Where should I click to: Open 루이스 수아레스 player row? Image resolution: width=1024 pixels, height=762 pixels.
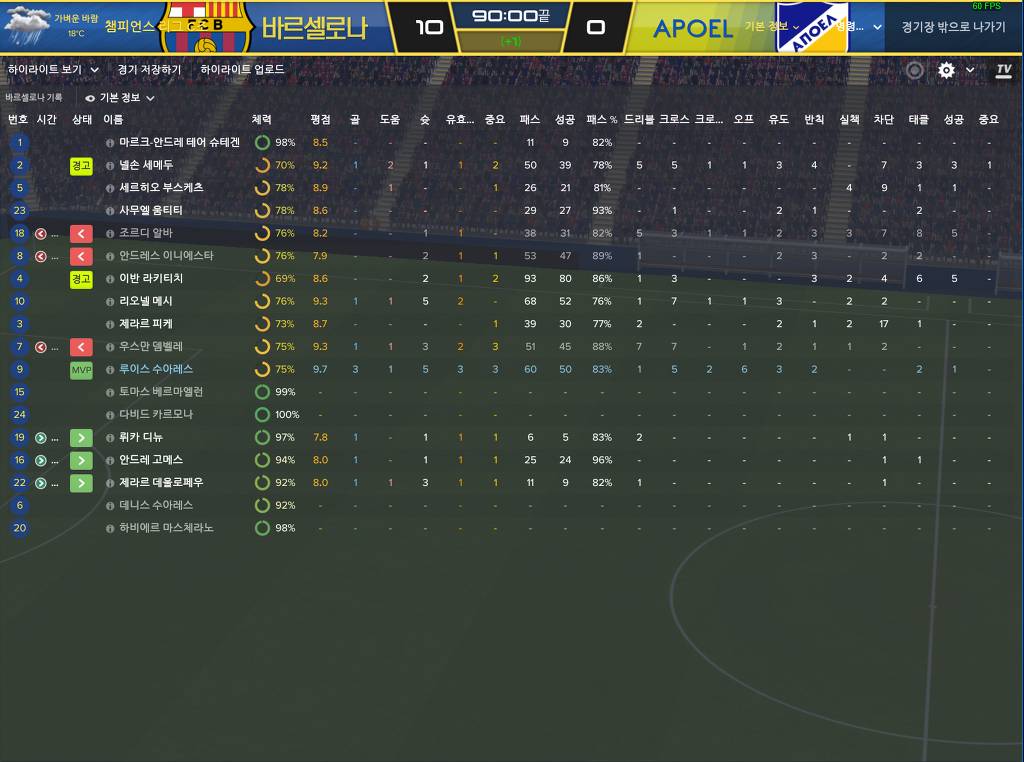coord(156,369)
